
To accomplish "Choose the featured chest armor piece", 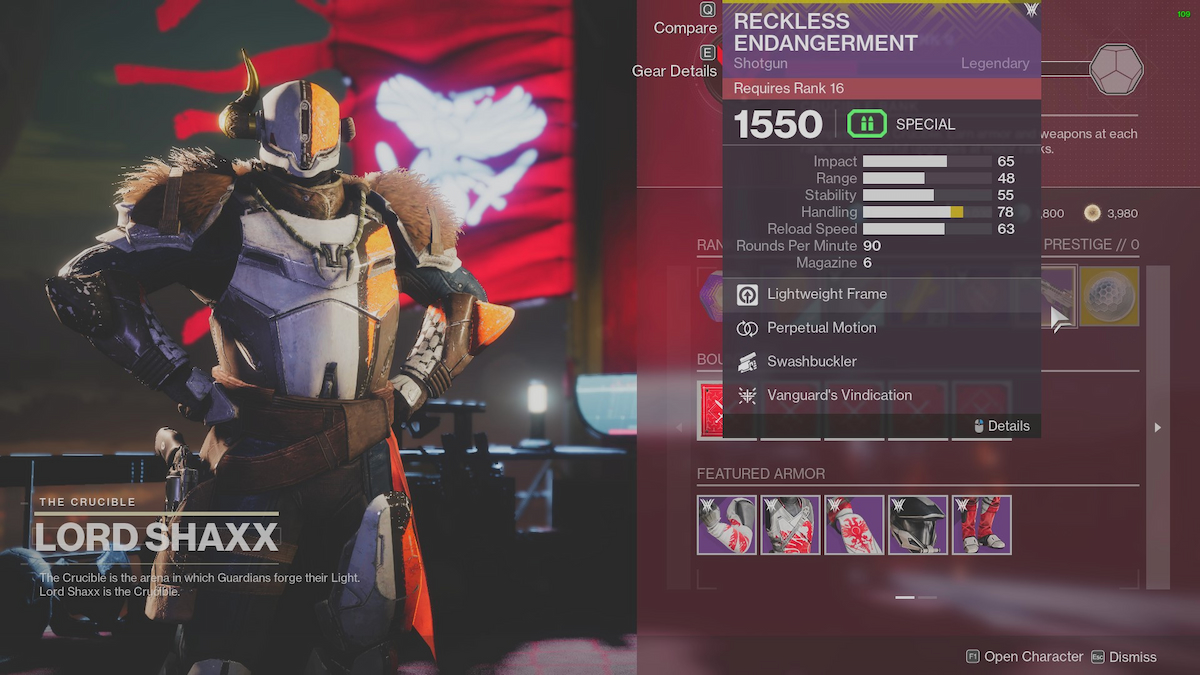I will tap(791, 525).
